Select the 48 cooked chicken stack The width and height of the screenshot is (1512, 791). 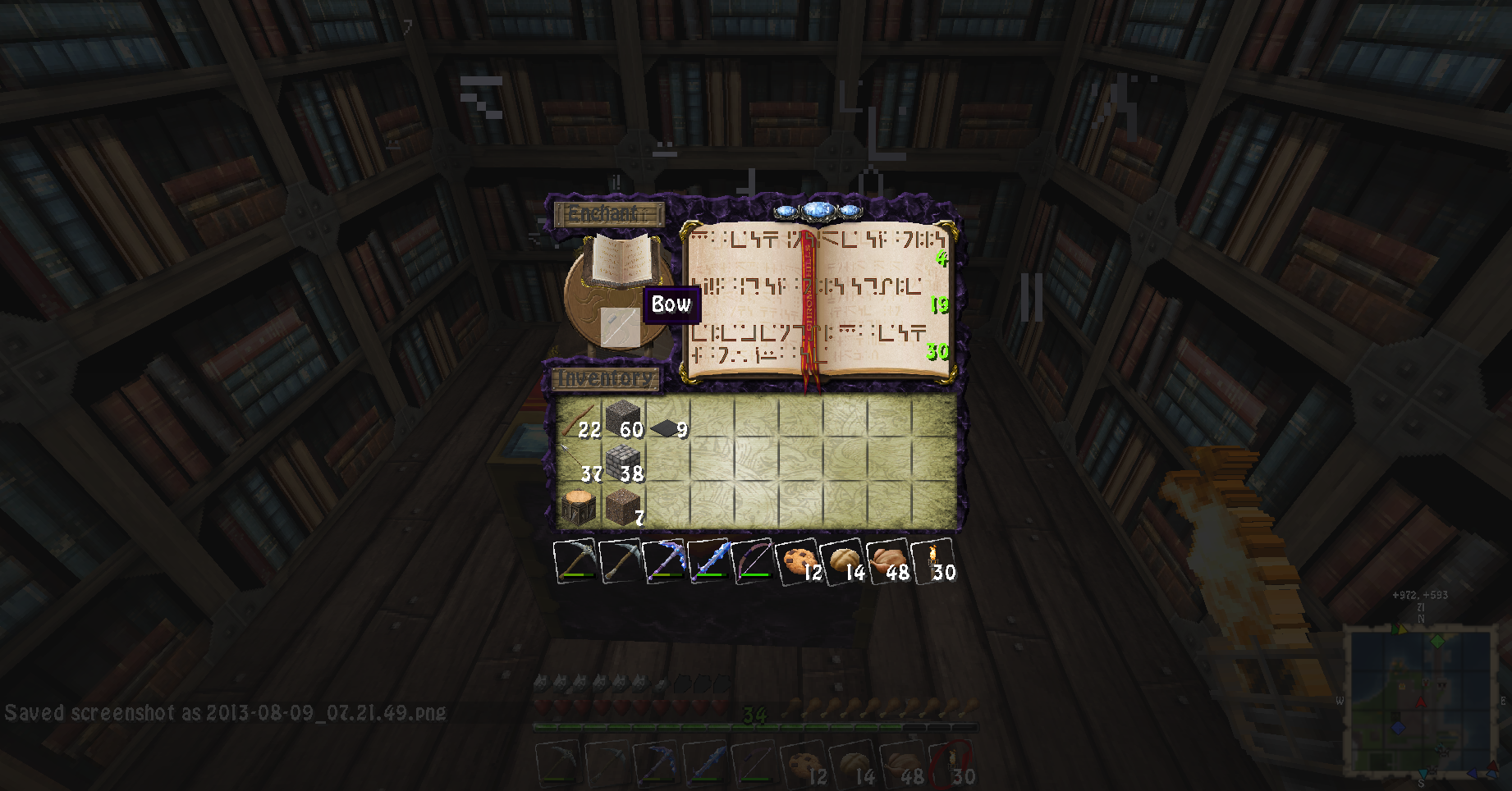pos(888,561)
